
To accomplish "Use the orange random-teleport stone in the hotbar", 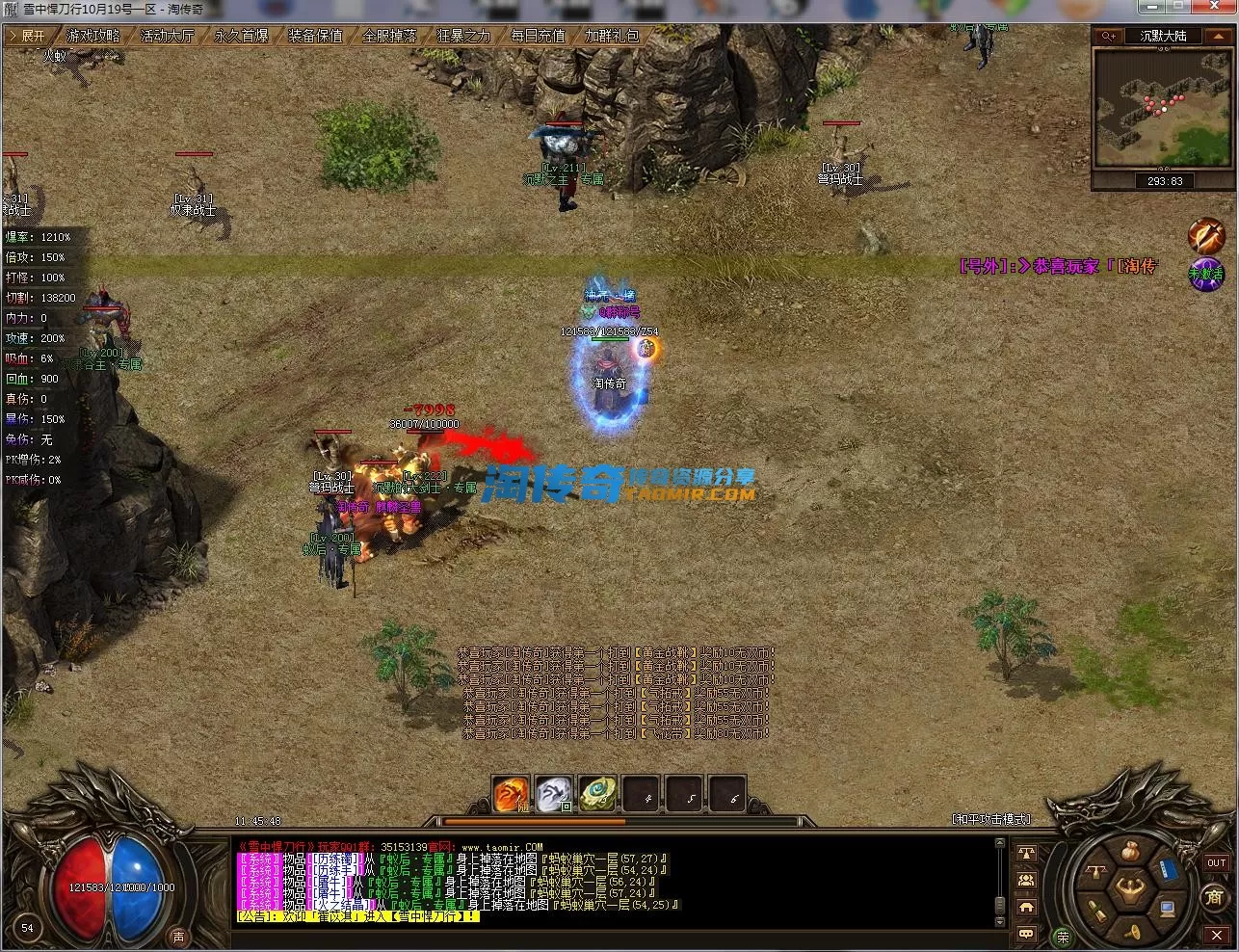I will 511,794.
